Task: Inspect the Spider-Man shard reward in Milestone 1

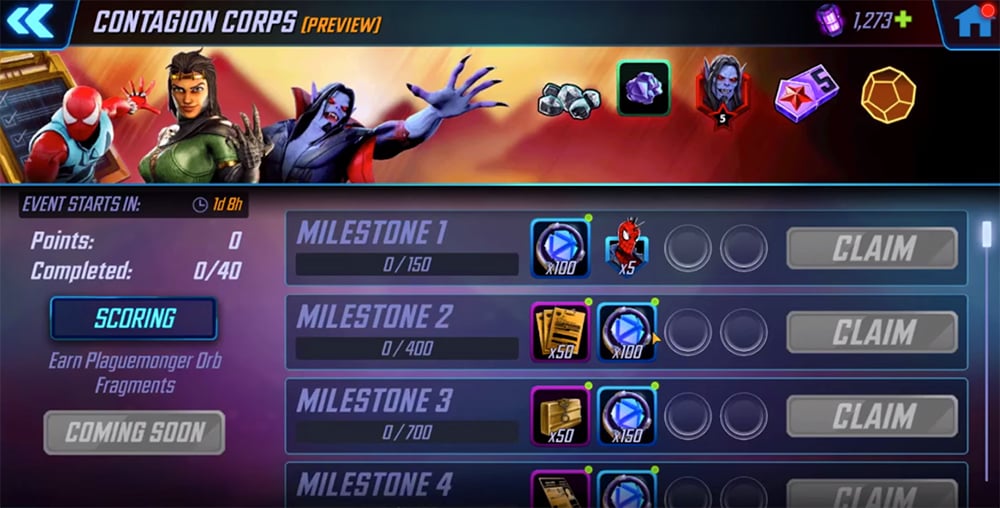Action: [x=626, y=248]
